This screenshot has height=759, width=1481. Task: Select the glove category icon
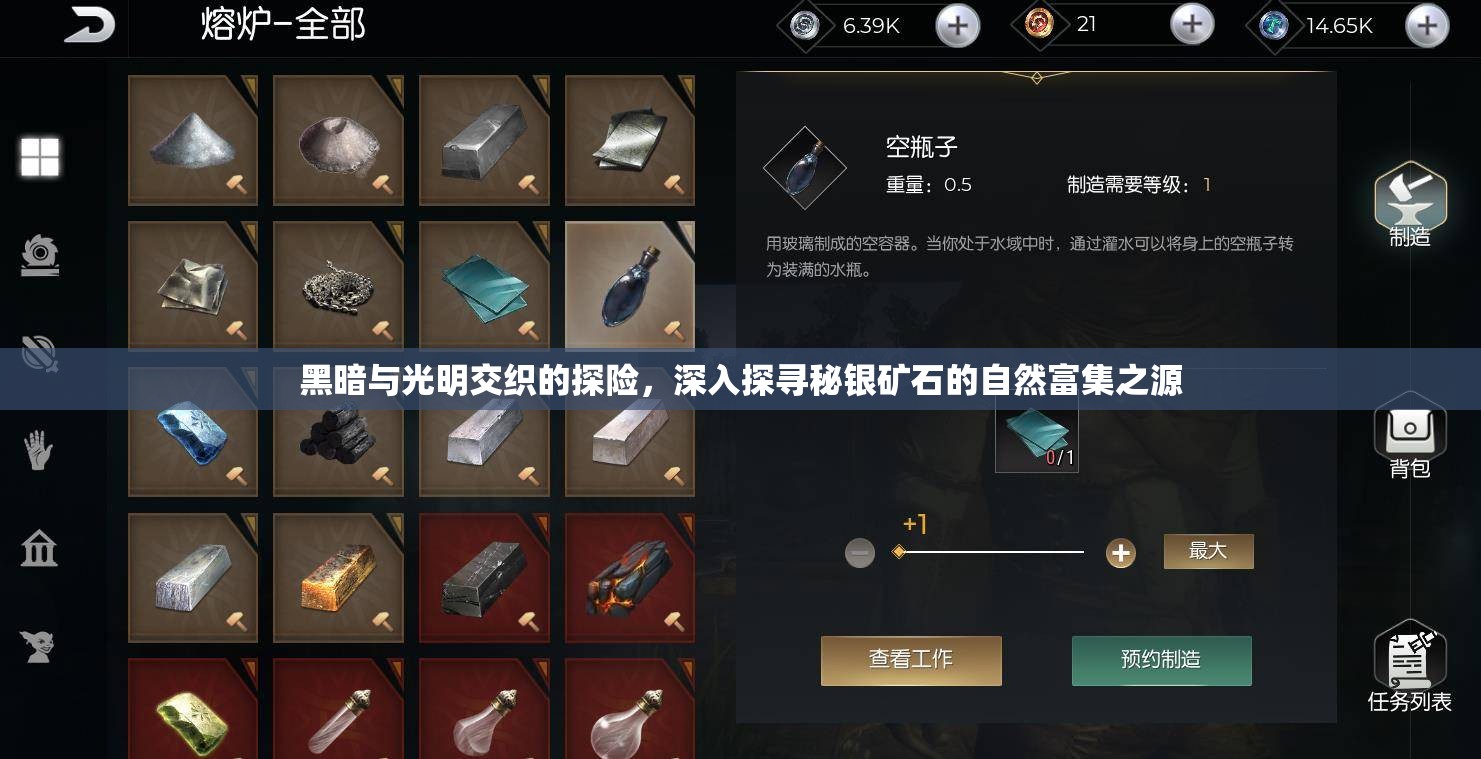(39, 451)
